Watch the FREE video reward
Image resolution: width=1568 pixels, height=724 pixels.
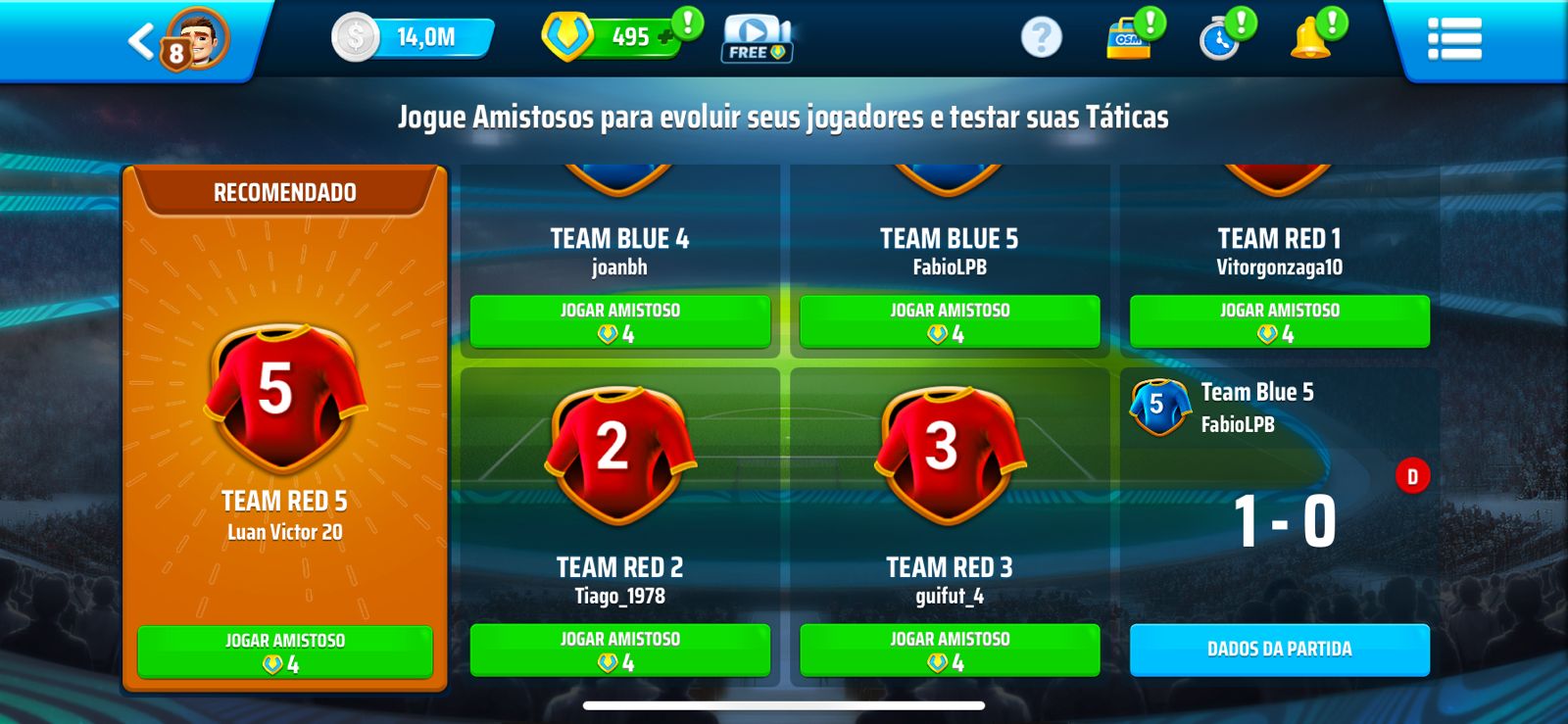tap(757, 39)
